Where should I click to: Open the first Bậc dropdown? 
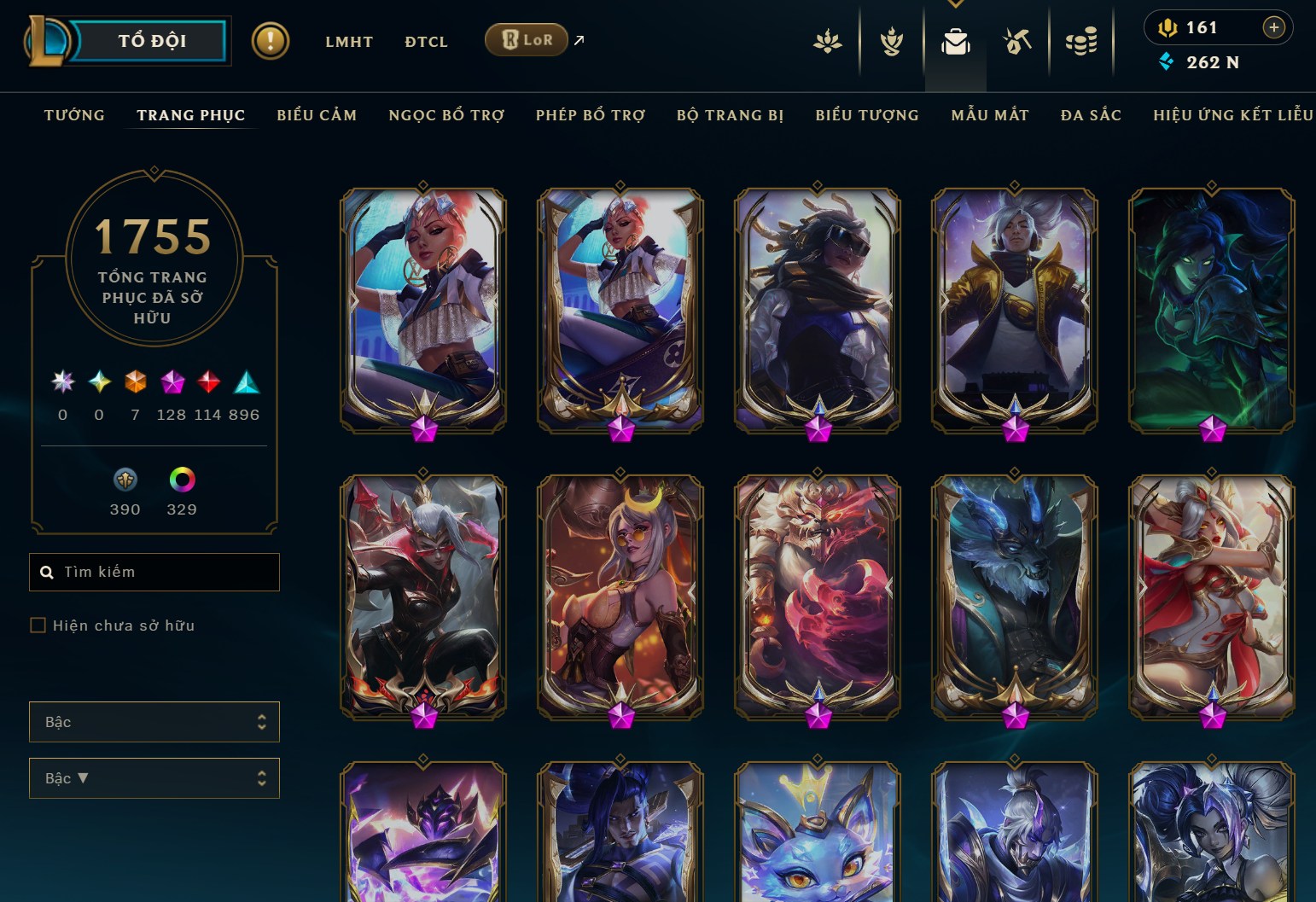tap(154, 721)
